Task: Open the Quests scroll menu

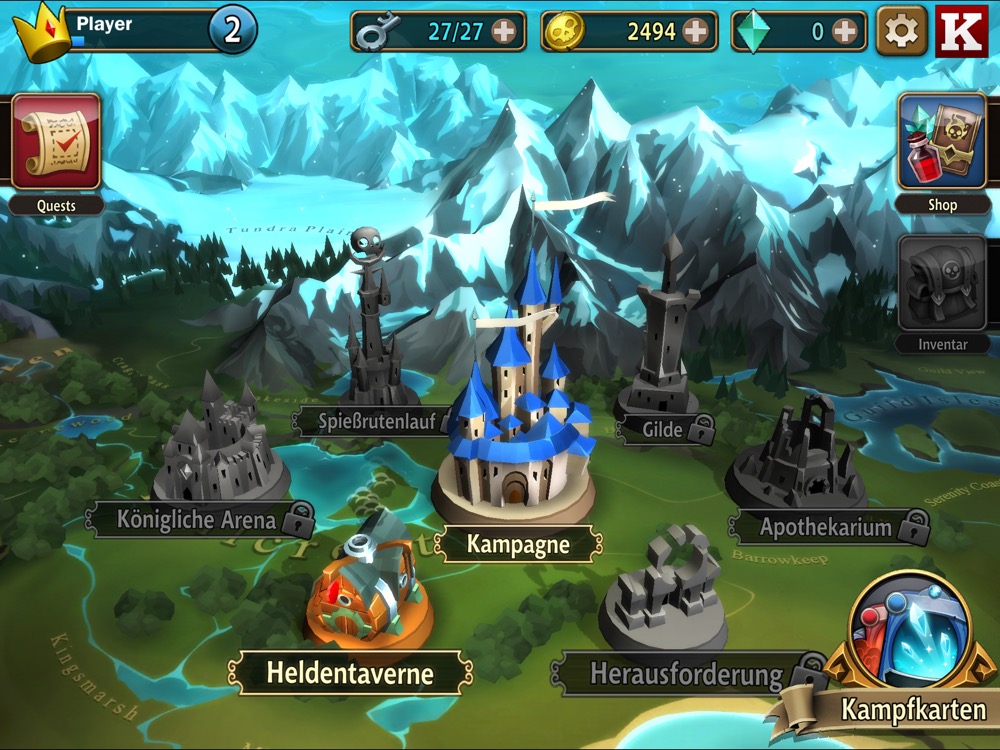Action: (56, 142)
